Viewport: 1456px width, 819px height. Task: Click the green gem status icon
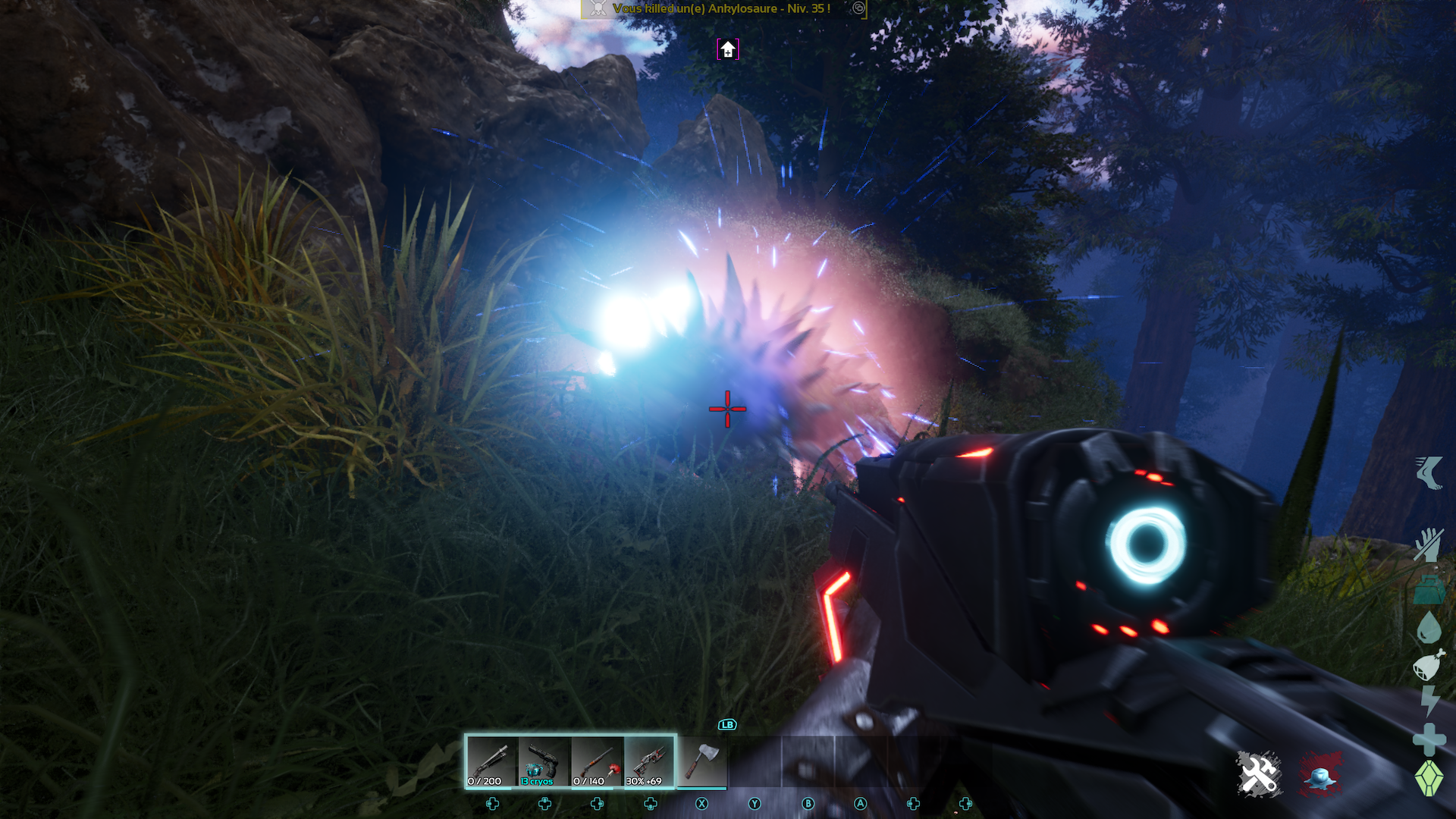[x=1429, y=778]
